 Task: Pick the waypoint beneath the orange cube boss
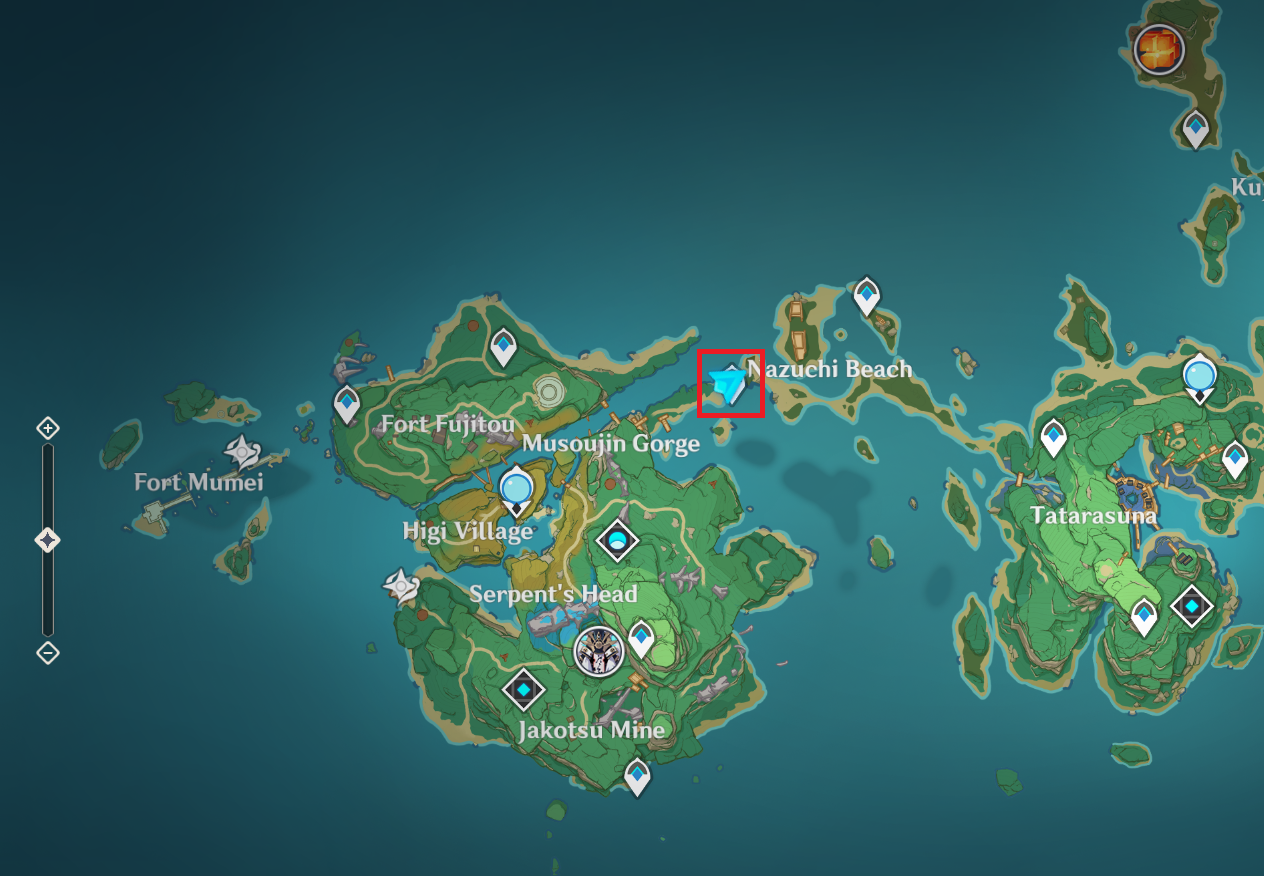pos(1196,129)
